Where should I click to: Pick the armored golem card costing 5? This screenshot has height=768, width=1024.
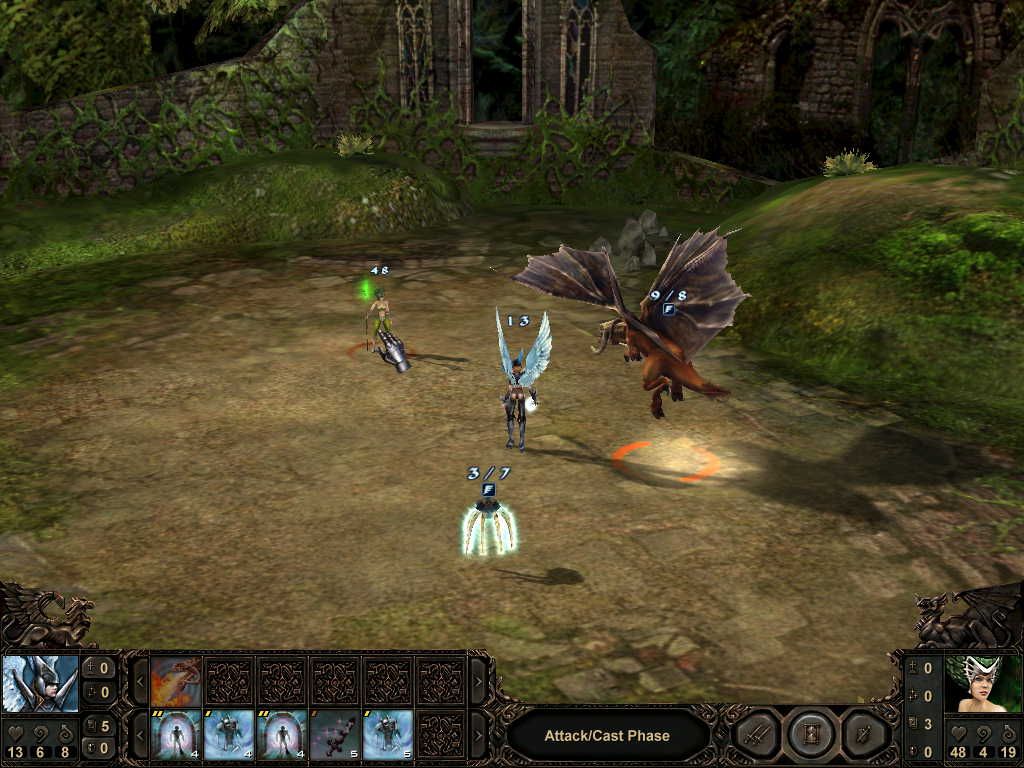pyautogui.click(x=387, y=735)
